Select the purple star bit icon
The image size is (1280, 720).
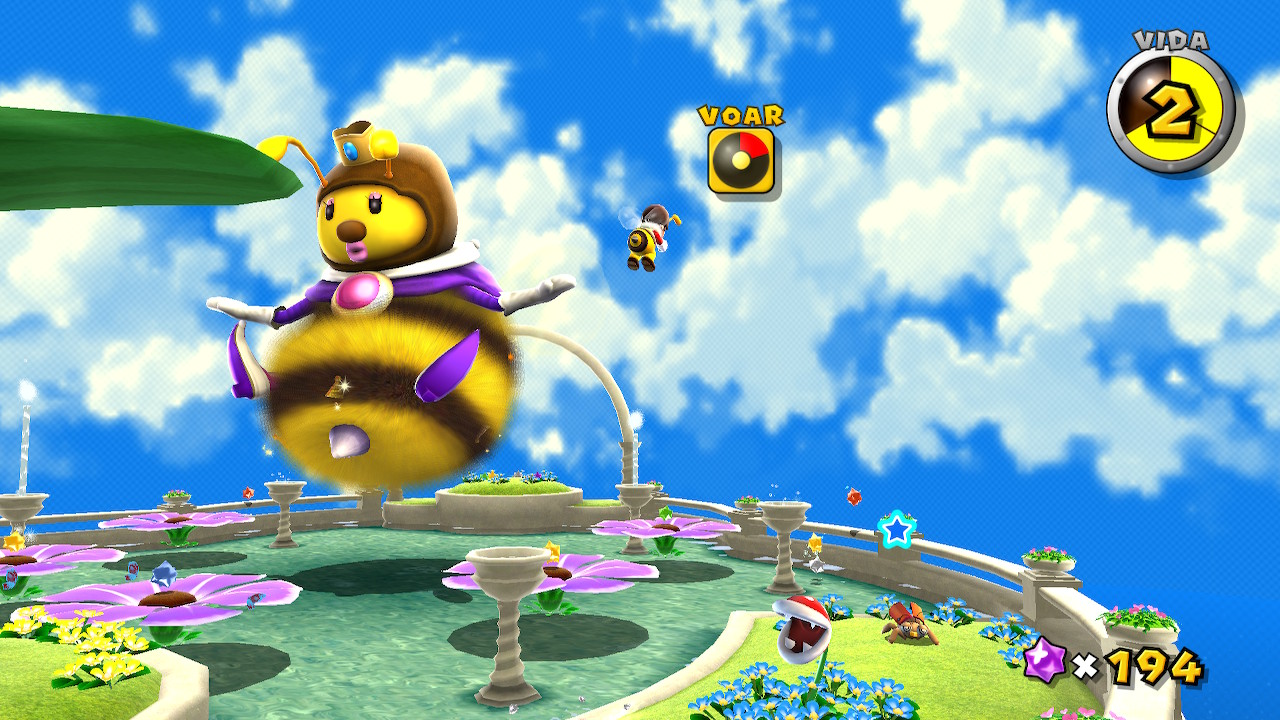pyautogui.click(x=1045, y=662)
